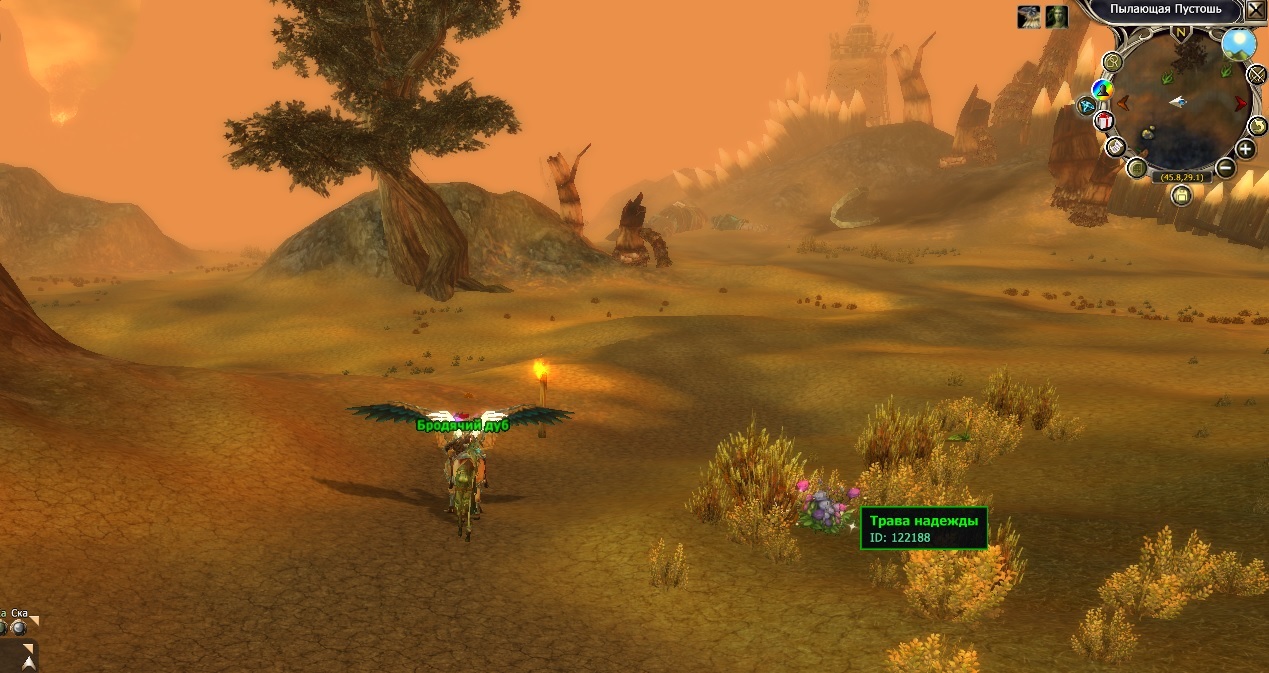This screenshot has width=1269, height=673.
Task: Open the grid page icon below the minimap
Action: pos(1137,168)
